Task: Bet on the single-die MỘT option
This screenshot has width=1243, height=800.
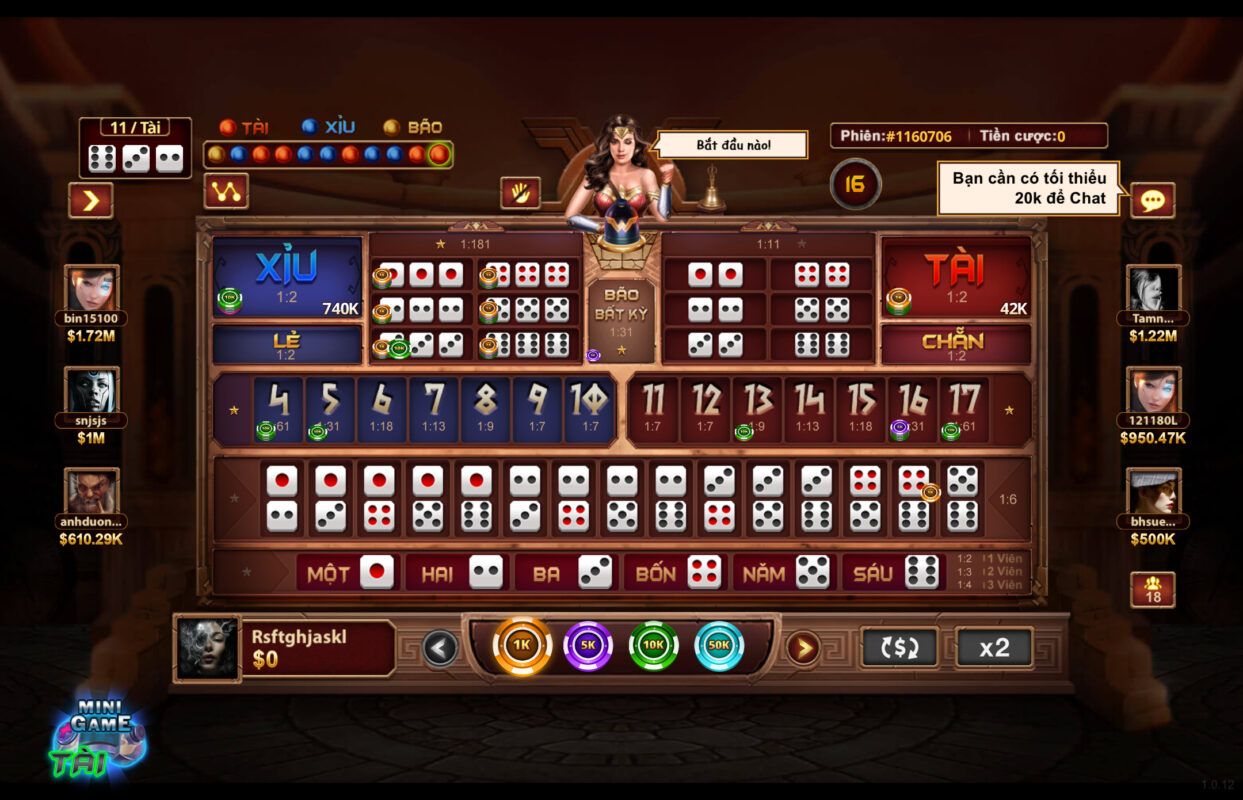Action: tap(349, 573)
